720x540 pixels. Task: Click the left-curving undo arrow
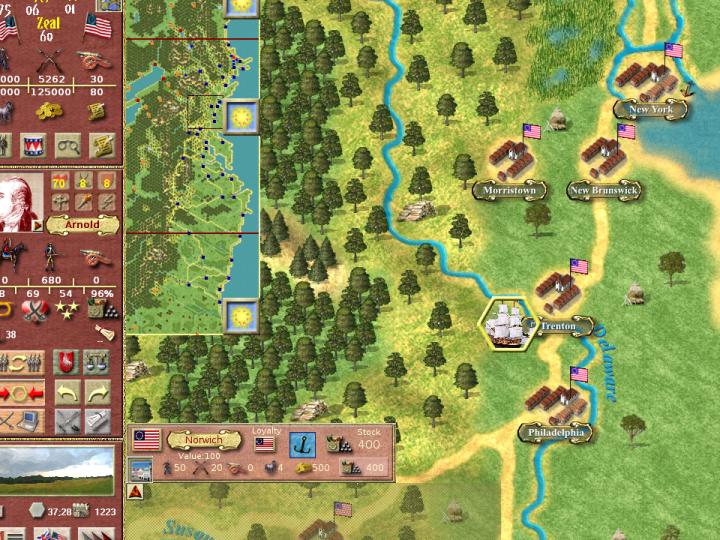pyautogui.click(x=66, y=391)
